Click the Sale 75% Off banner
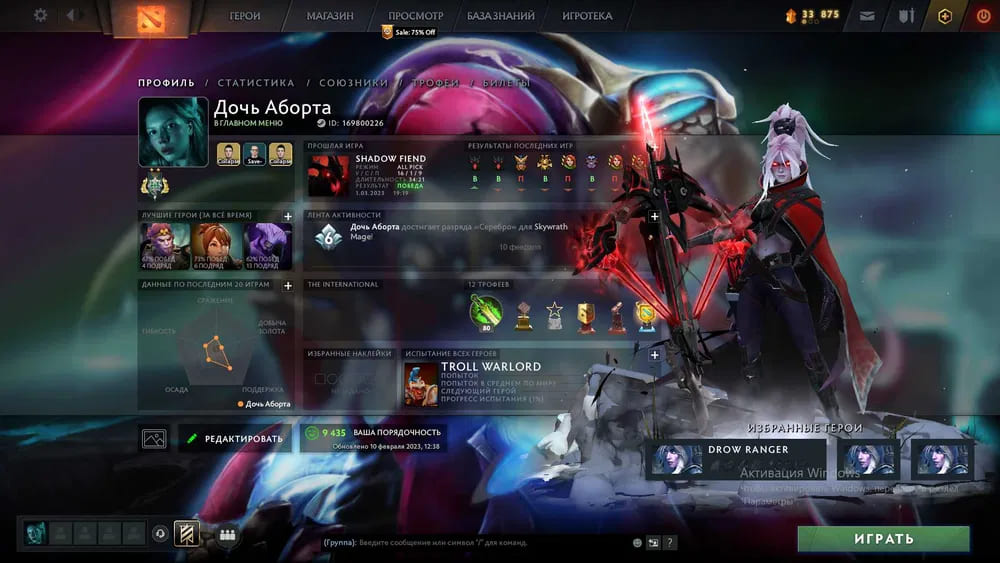The image size is (1000, 563). pyautogui.click(x=410, y=32)
